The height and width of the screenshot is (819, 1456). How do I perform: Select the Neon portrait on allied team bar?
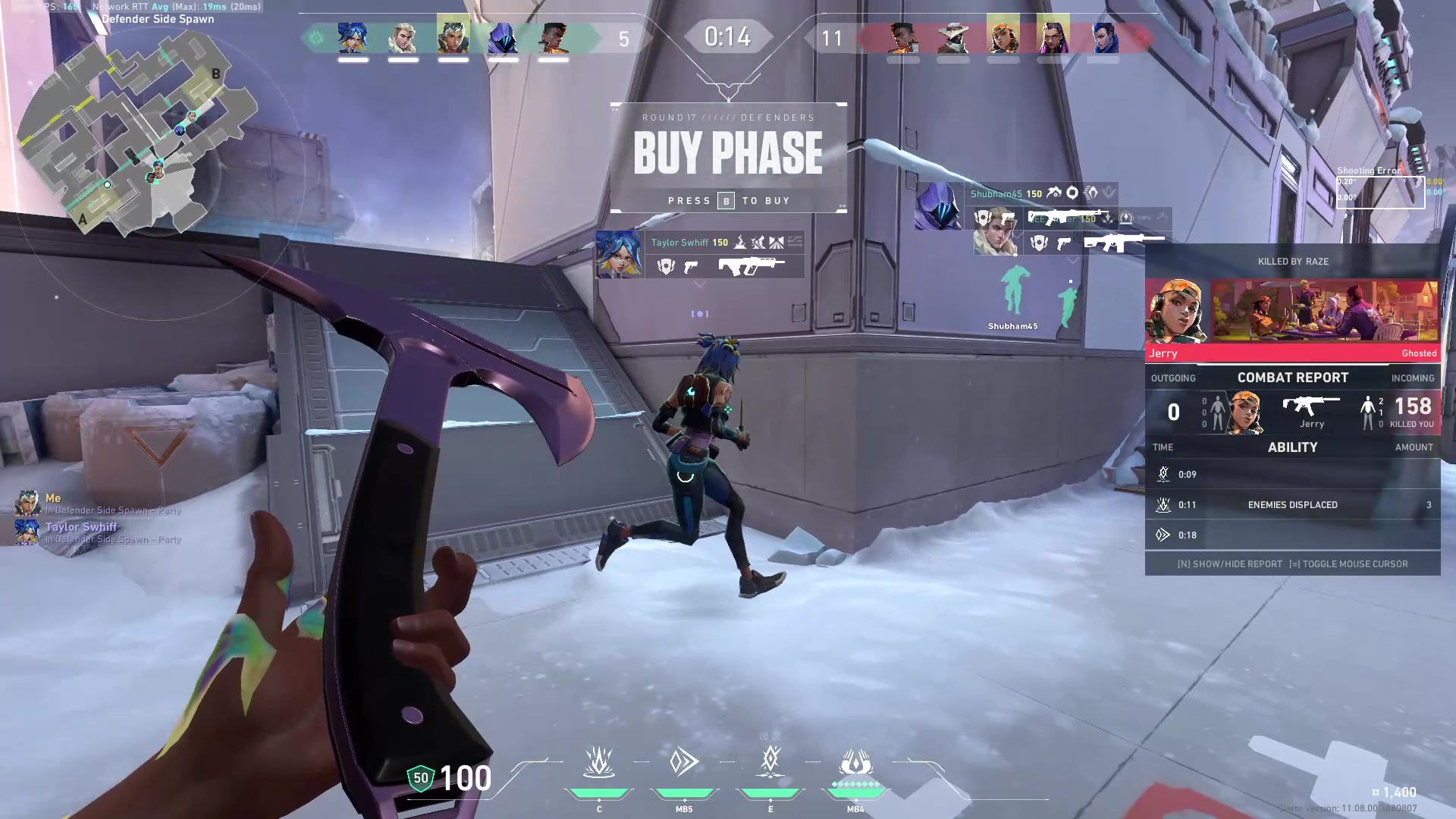click(x=353, y=38)
